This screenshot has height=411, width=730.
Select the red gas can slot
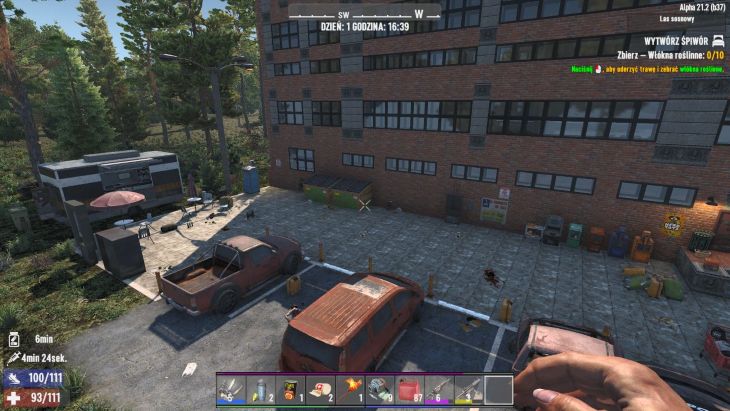(410, 390)
